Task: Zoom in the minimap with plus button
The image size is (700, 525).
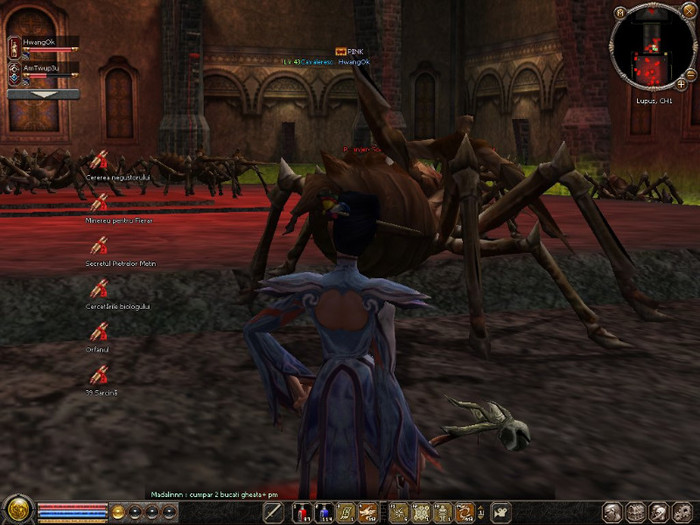Action: tap(681, 84)
